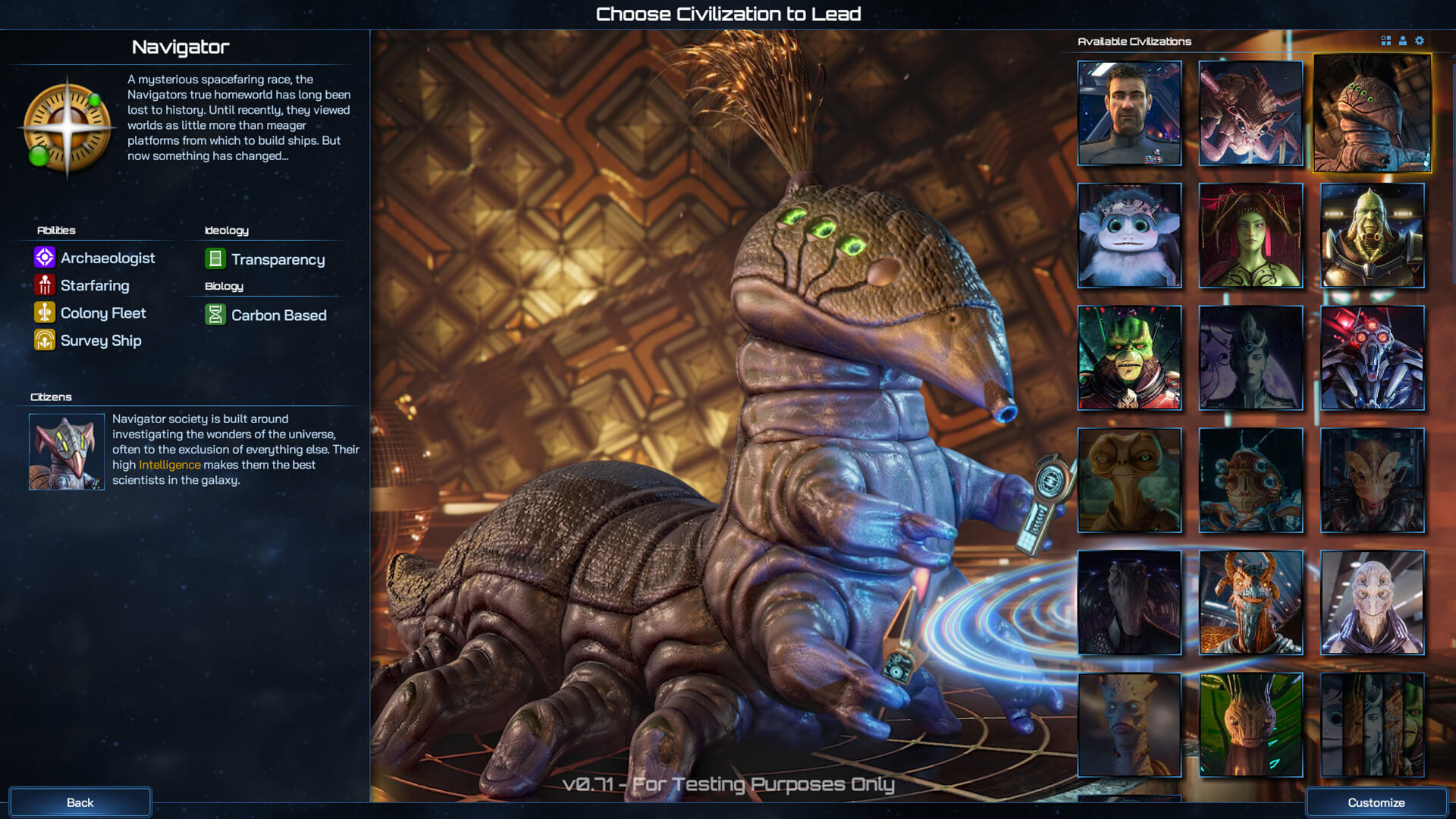This screenshot has height=819, width=1456.
Task: Choose the pink spider-like alien portrait
Action: pyautogui.click(x=1250, y=113)
